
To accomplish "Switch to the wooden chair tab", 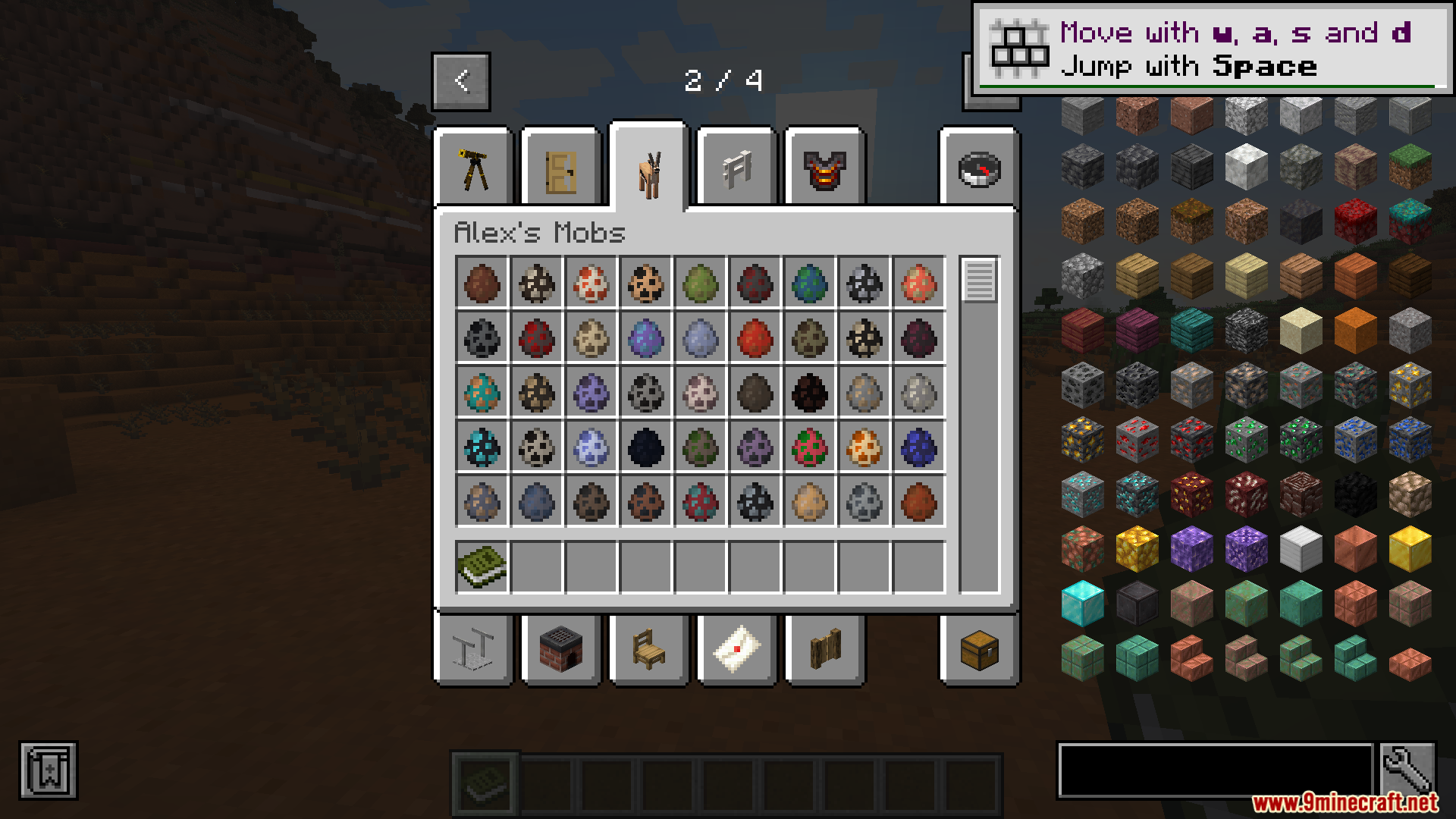I will coord(649,650).
